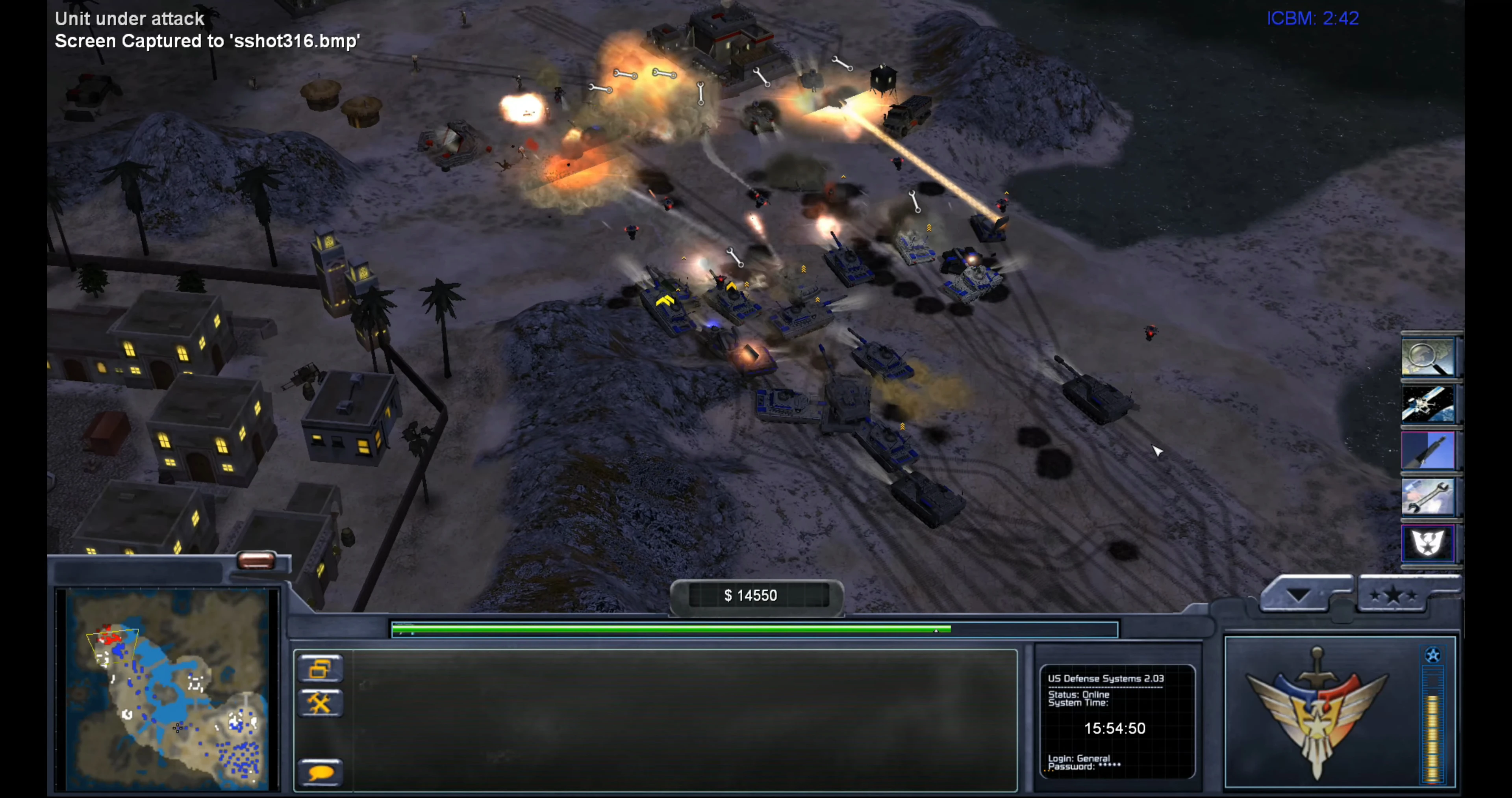
Task: Open the hammer-and-wrench repair command
Action: coord(321,703)
